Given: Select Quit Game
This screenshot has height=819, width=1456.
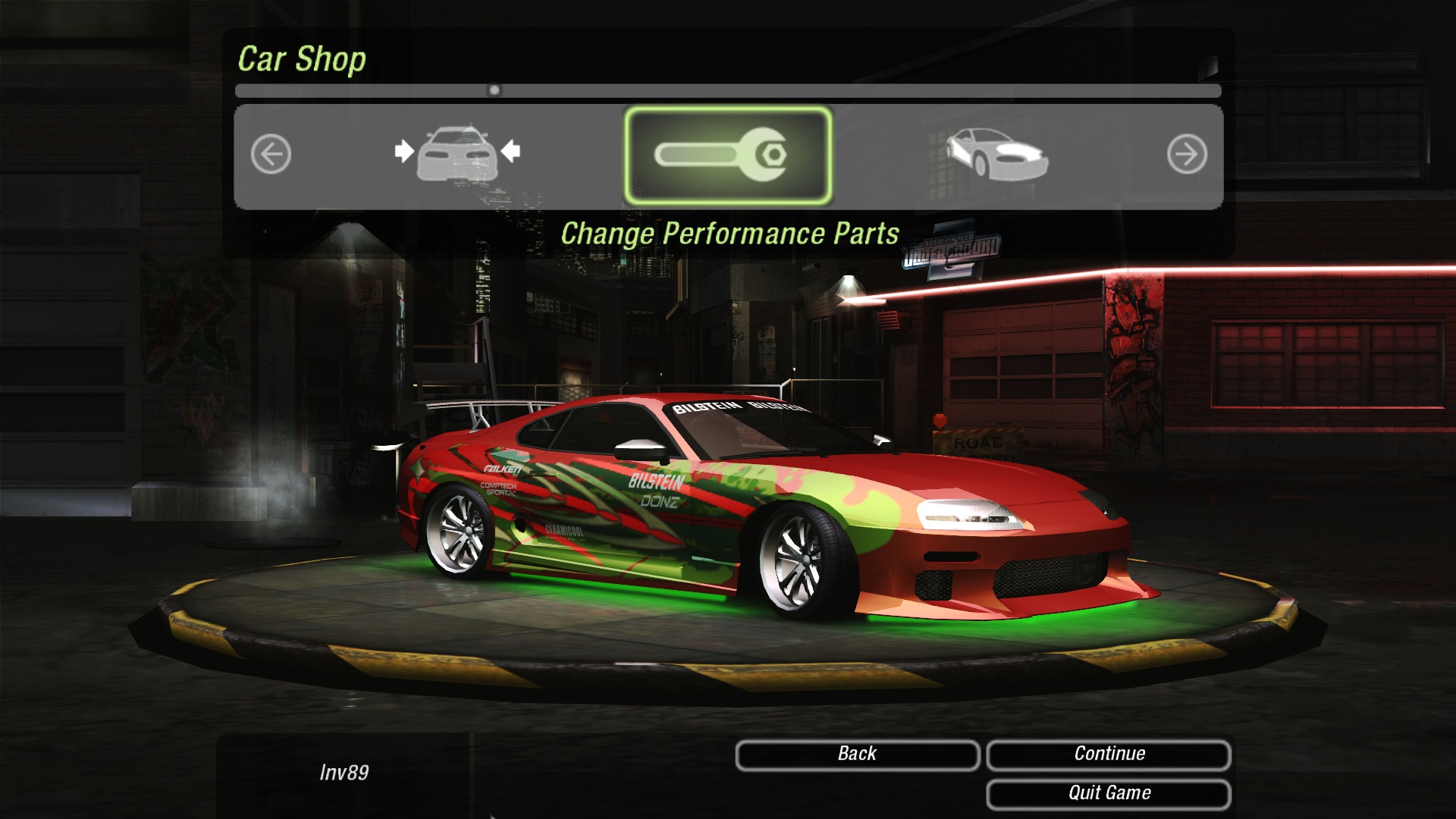Looking at the screenshot, I should (1109, 794).
